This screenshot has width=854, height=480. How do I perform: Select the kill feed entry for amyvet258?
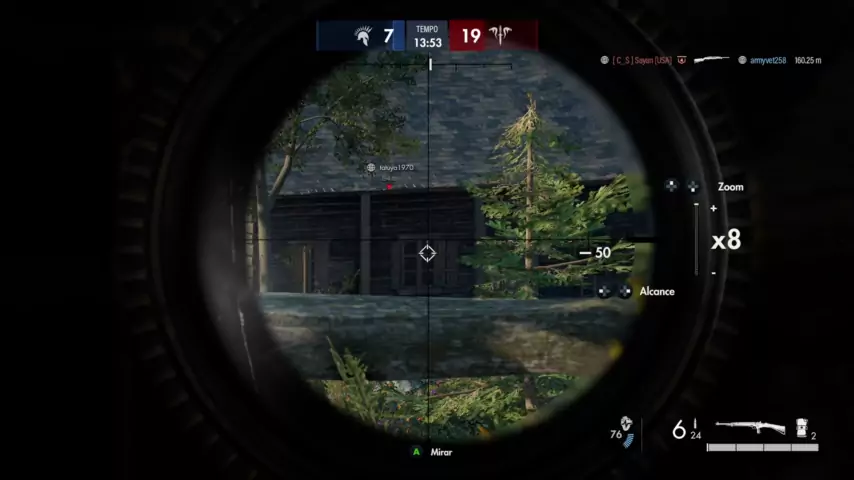[768, 60]
